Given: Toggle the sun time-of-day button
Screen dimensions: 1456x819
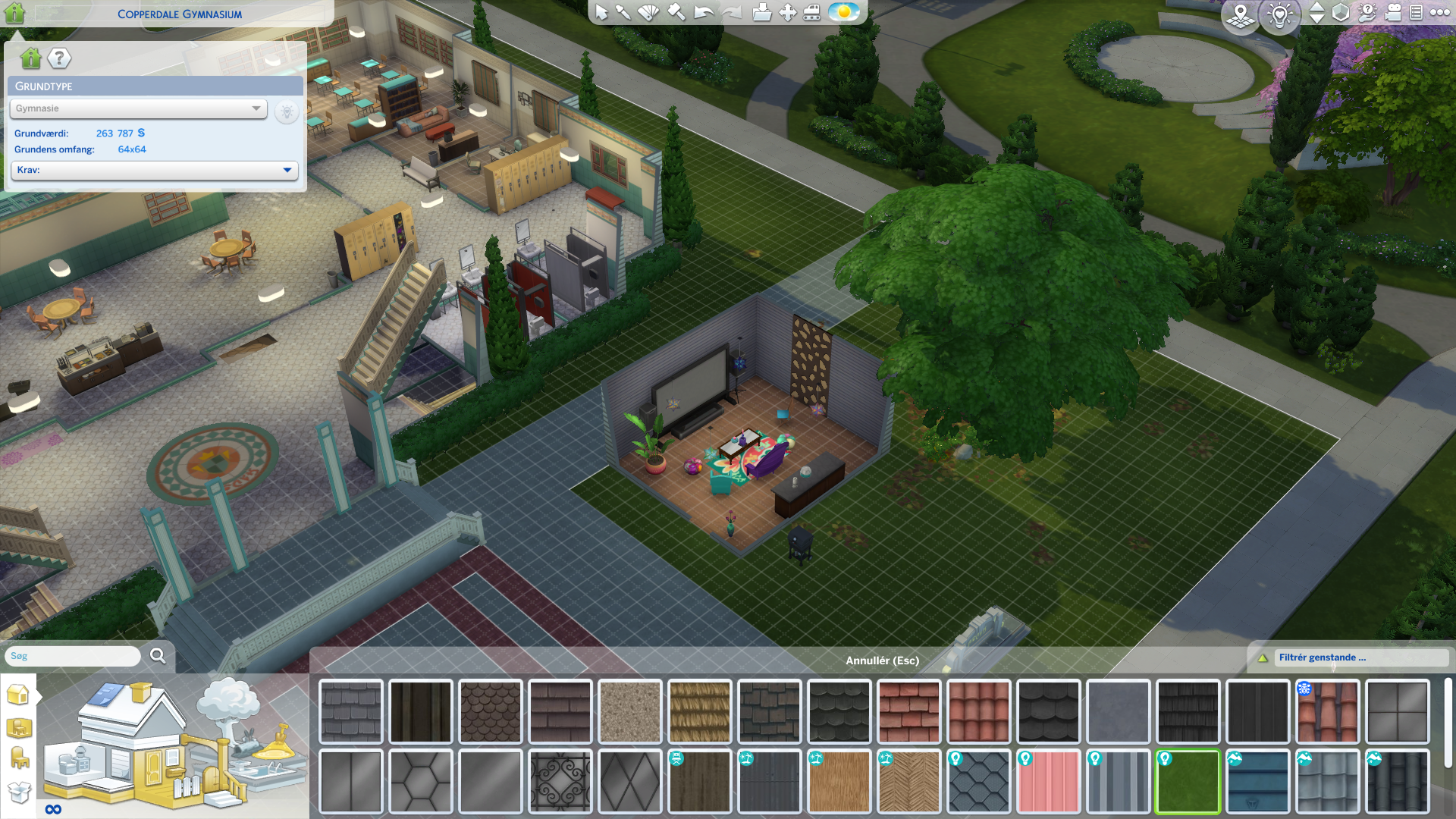Looking at the screenshot, I should [843, 13].
